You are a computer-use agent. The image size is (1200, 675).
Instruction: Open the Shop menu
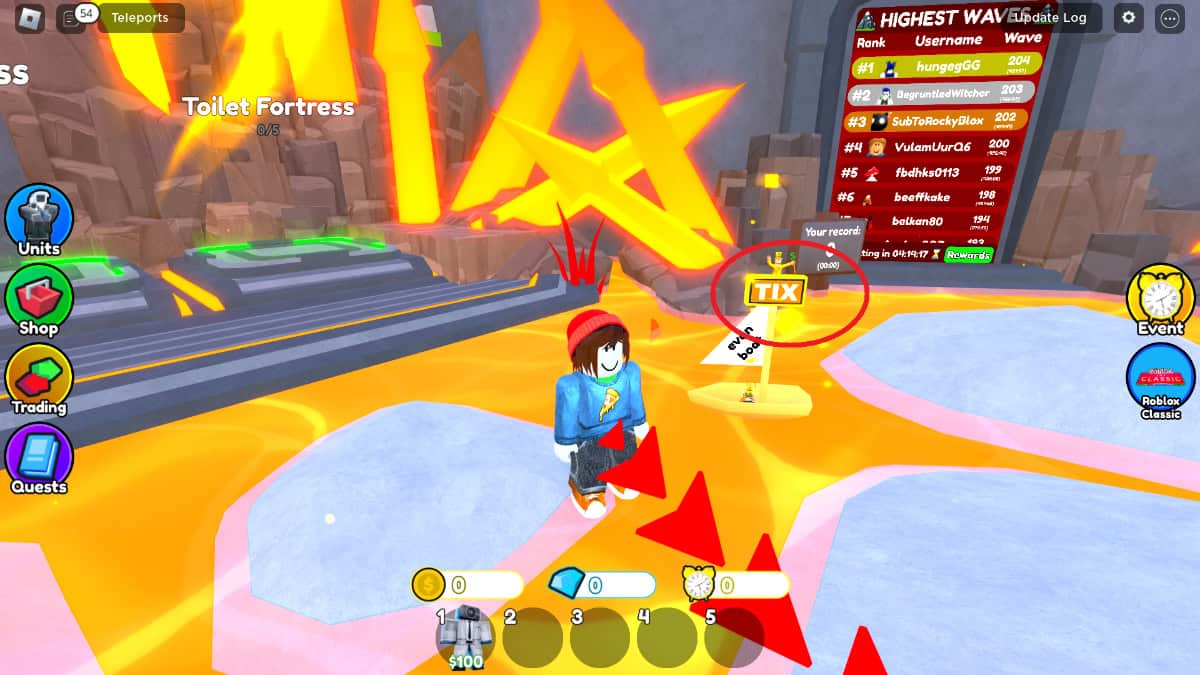pyautogui.click(x=39, y=298)
